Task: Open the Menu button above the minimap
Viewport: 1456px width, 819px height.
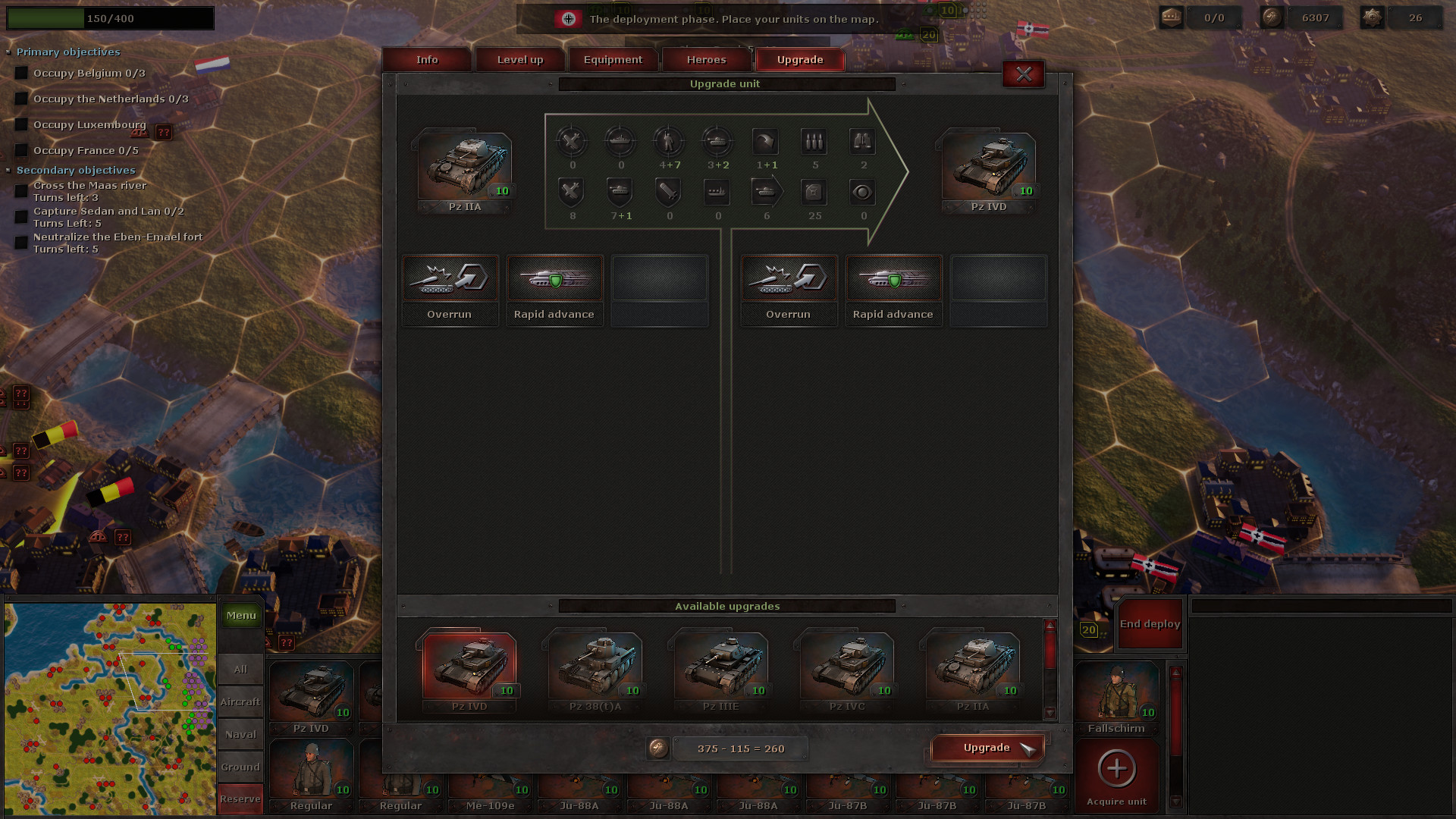Action: [x=240, y=615]
